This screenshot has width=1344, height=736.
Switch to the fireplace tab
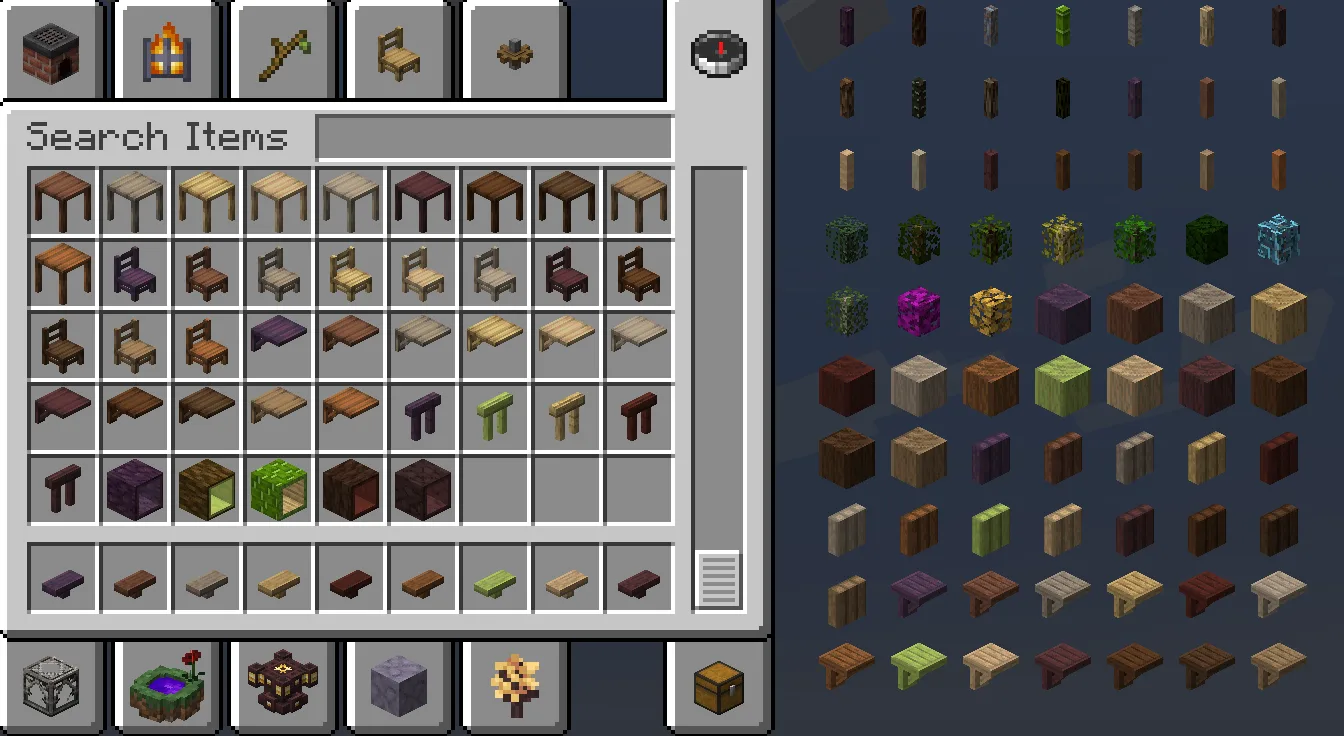coord(167,50)
